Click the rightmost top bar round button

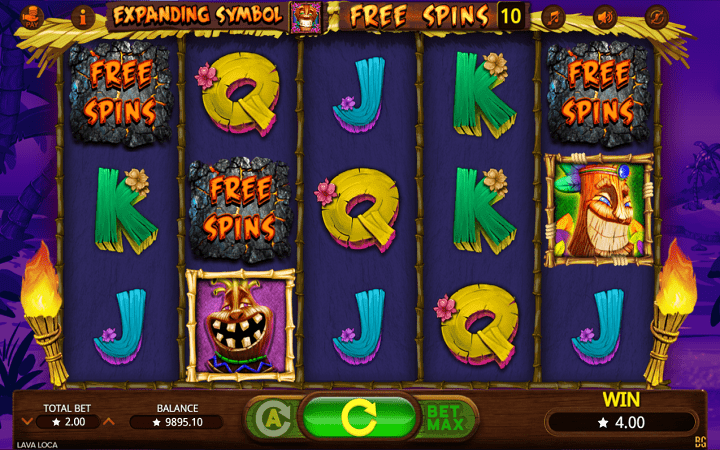[x=656, y=16]
